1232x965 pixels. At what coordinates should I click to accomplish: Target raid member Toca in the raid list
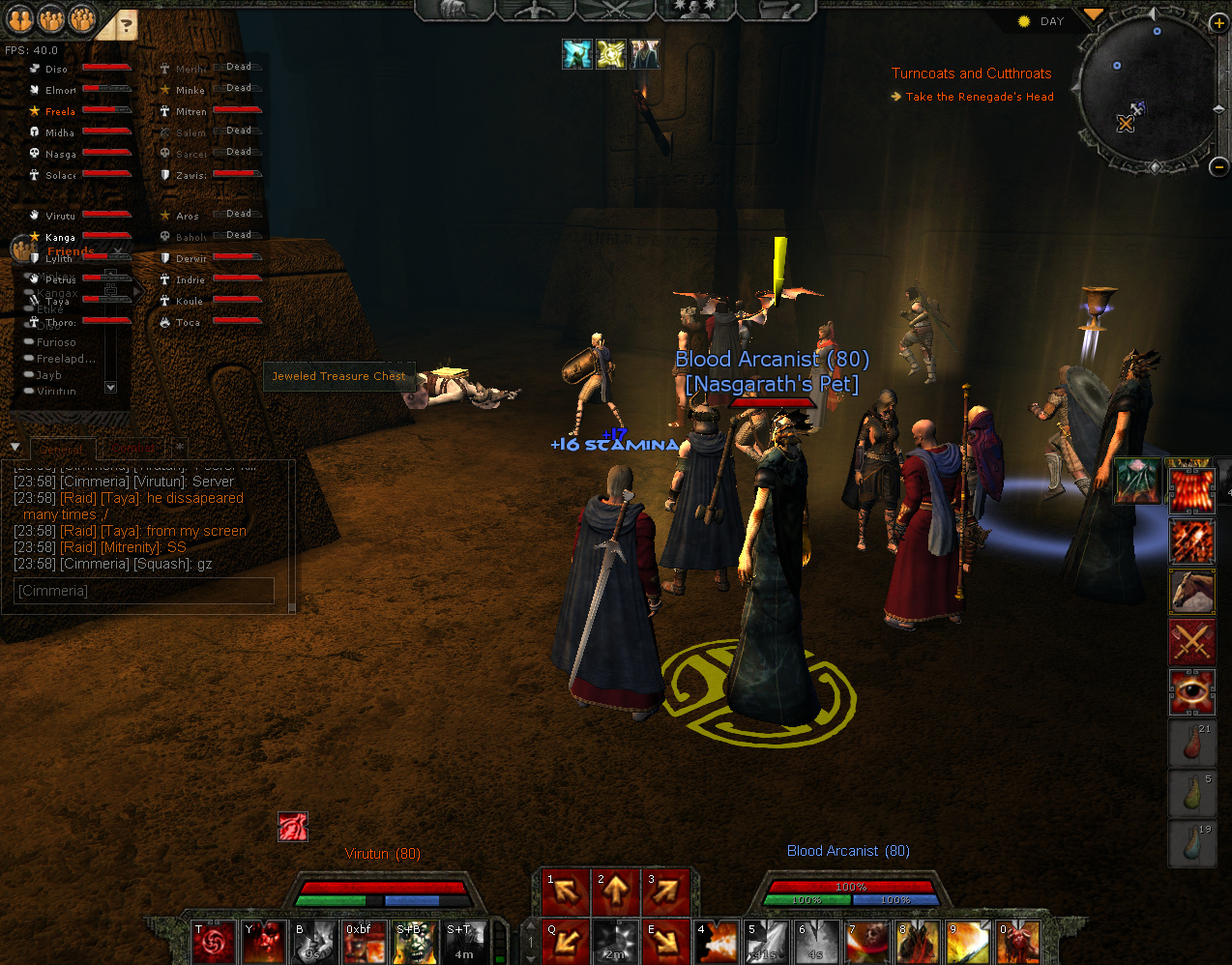188,322
